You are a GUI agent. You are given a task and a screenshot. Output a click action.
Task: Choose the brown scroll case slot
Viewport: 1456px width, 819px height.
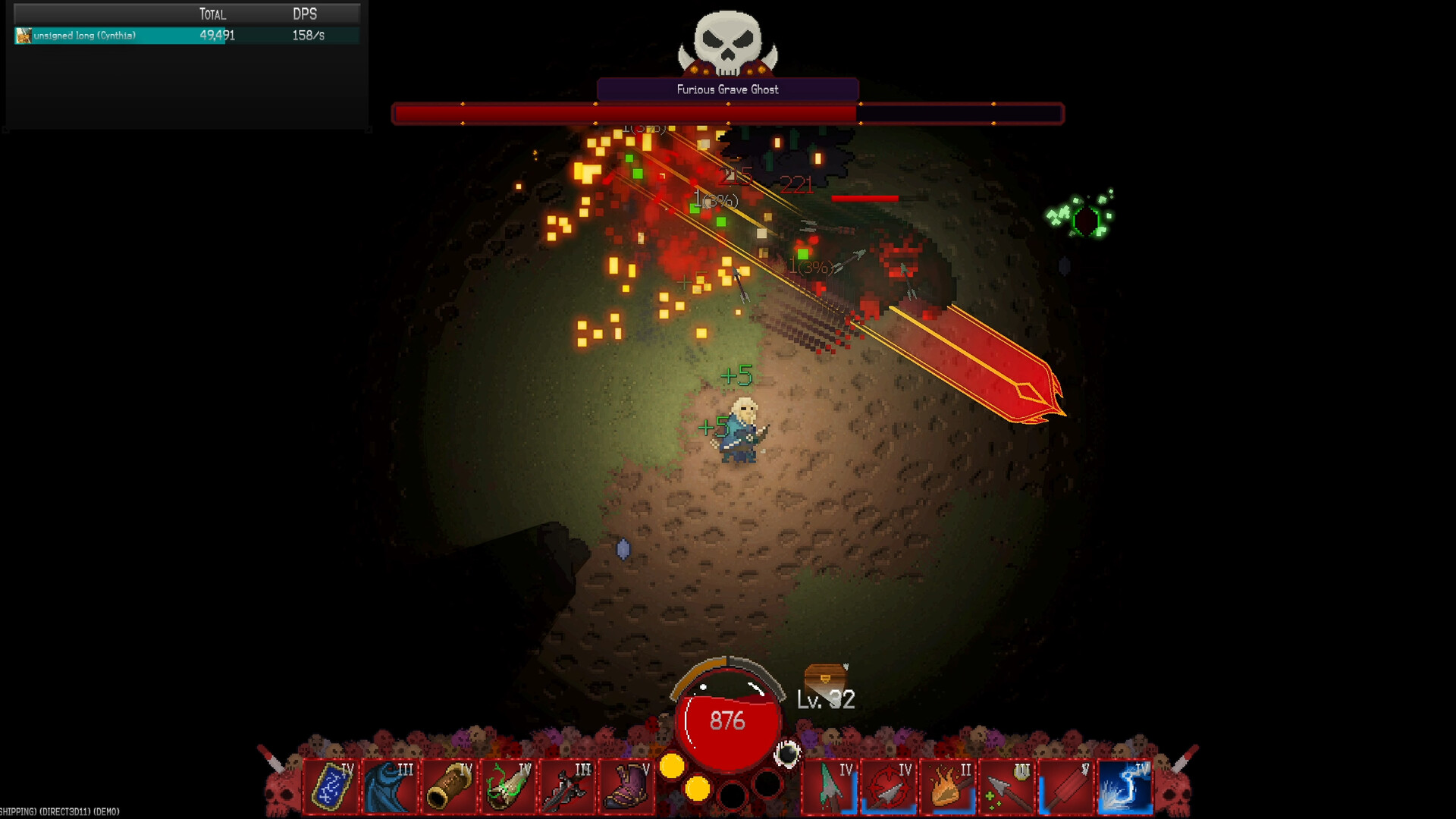[450, 787]
